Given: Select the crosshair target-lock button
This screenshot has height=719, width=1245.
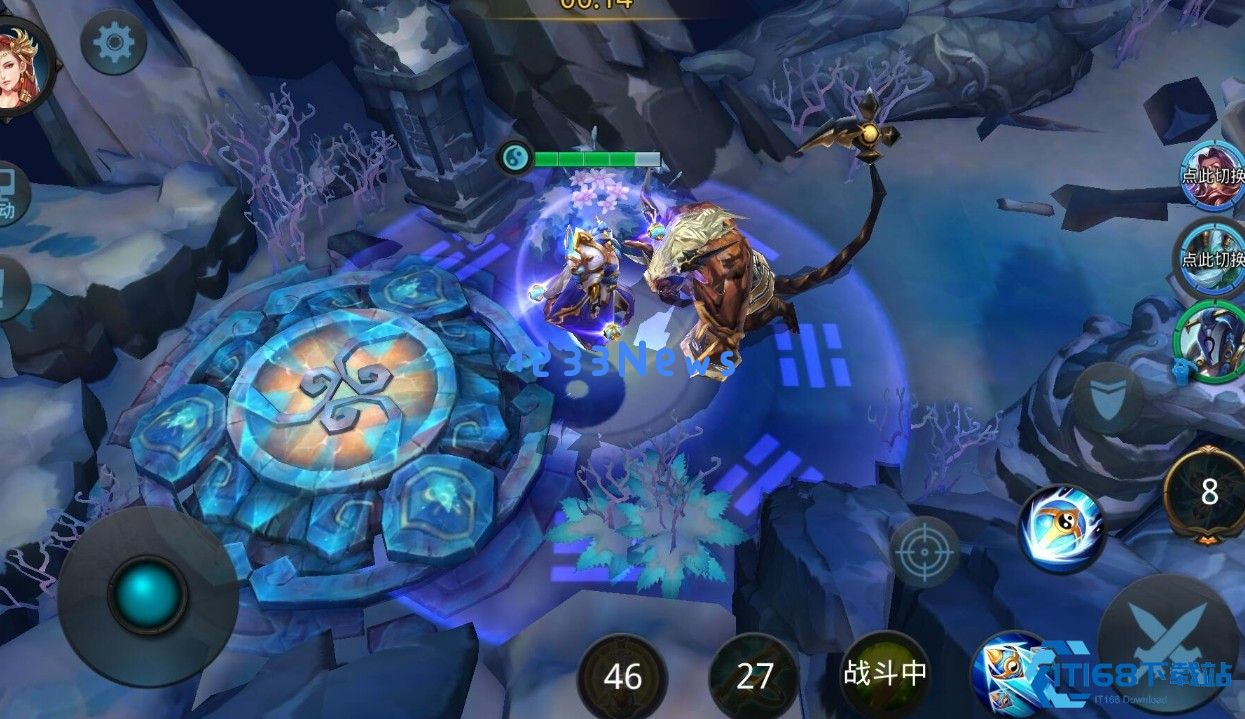Looking at the screenshot, I should [924, 551].
